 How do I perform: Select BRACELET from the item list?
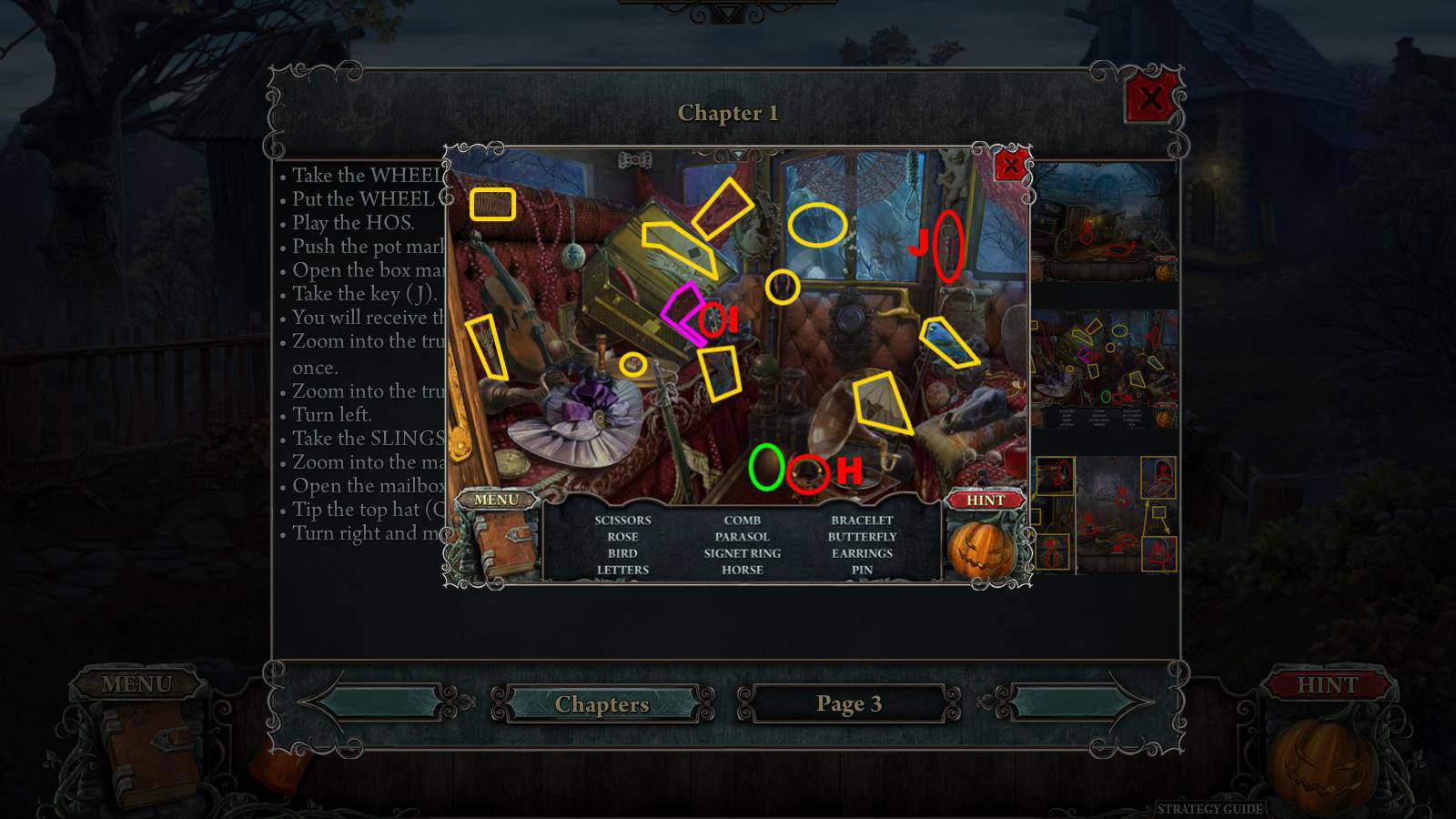tap(861, 521)
